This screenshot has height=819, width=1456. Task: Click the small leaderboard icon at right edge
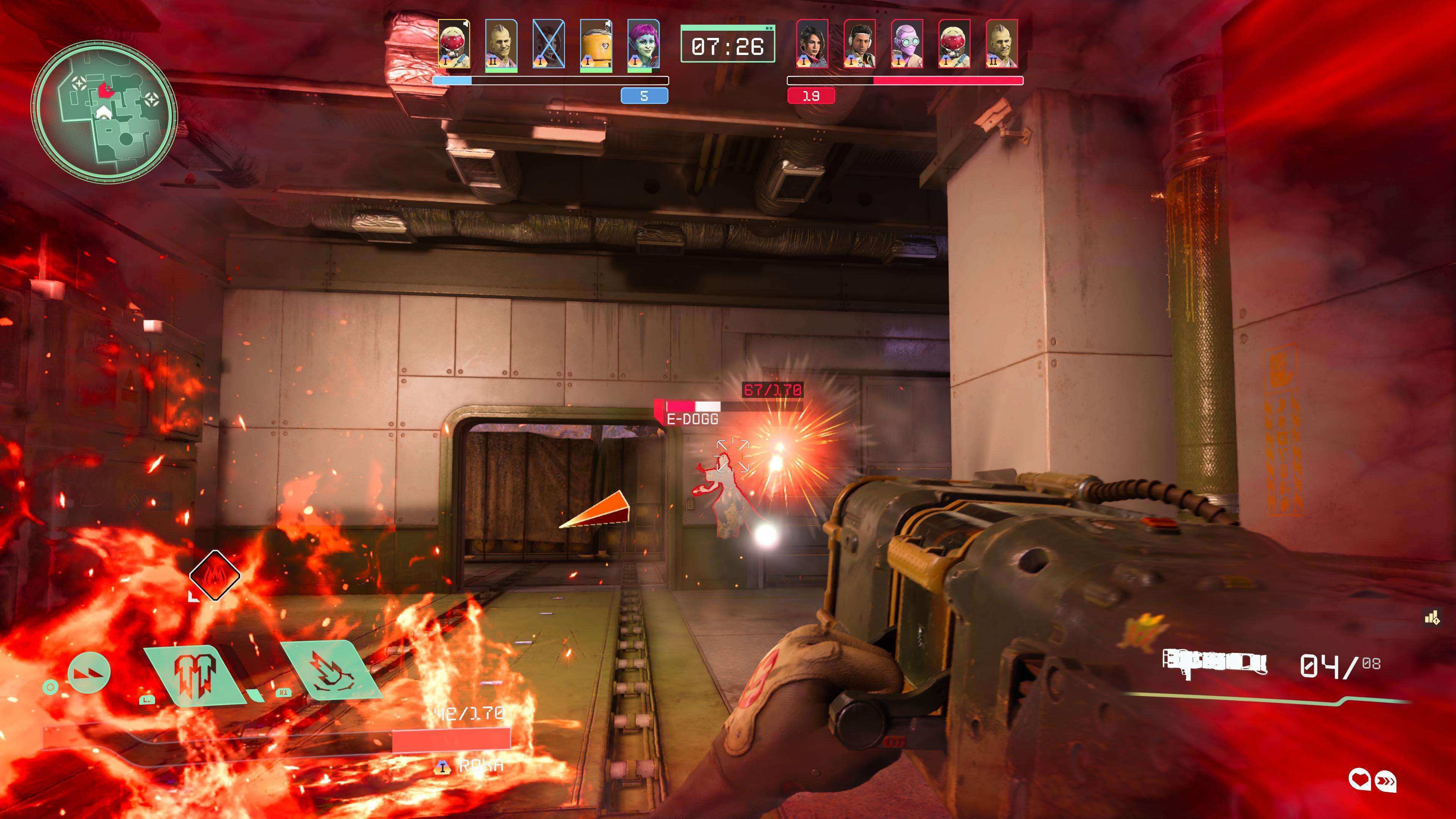(x=1431, y=618)
